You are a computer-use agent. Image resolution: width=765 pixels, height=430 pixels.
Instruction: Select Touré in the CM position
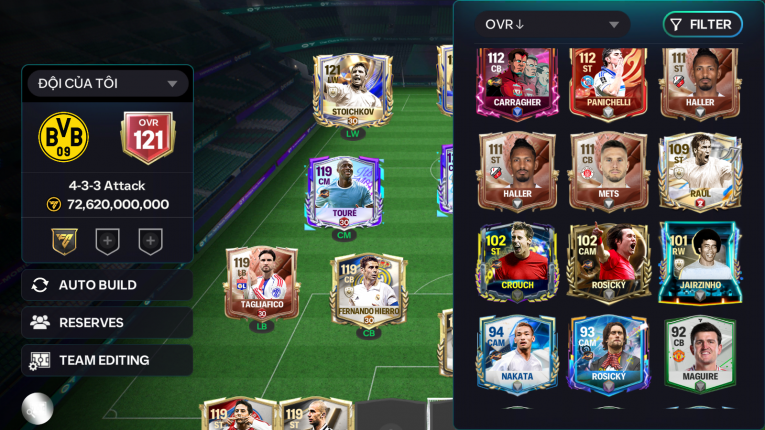pos(344,192)
